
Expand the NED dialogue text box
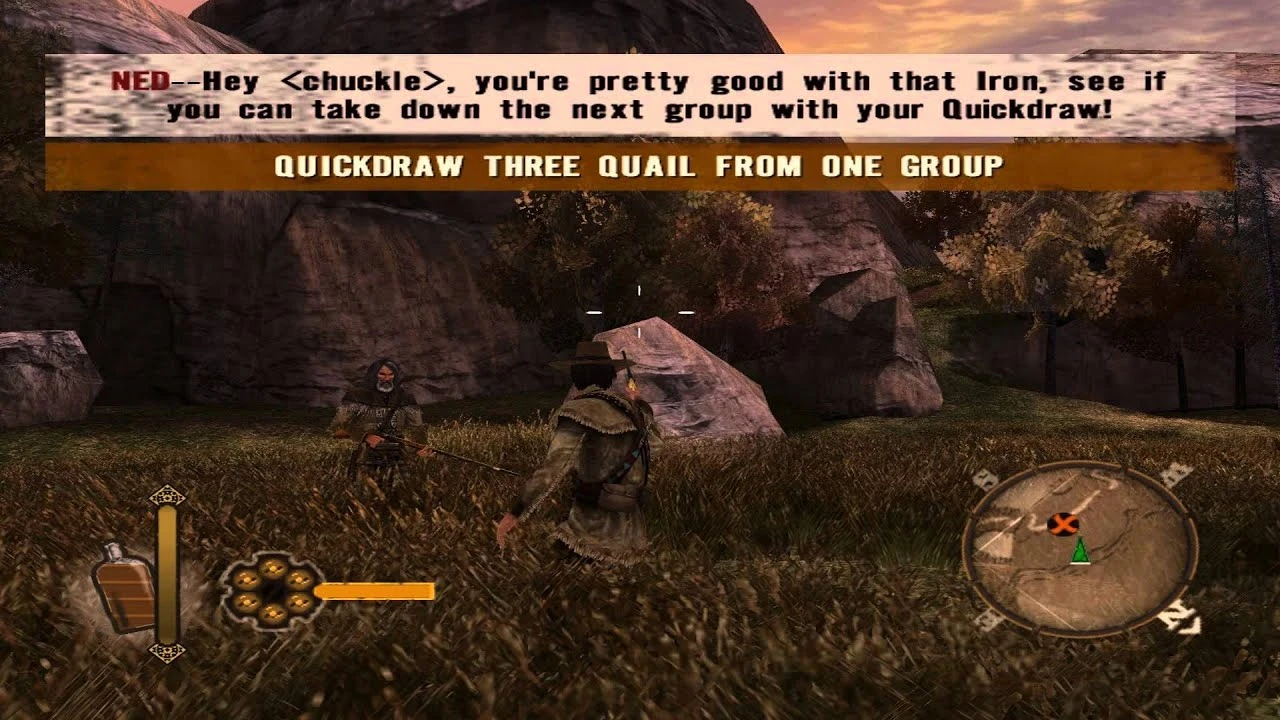click(640, 96)
